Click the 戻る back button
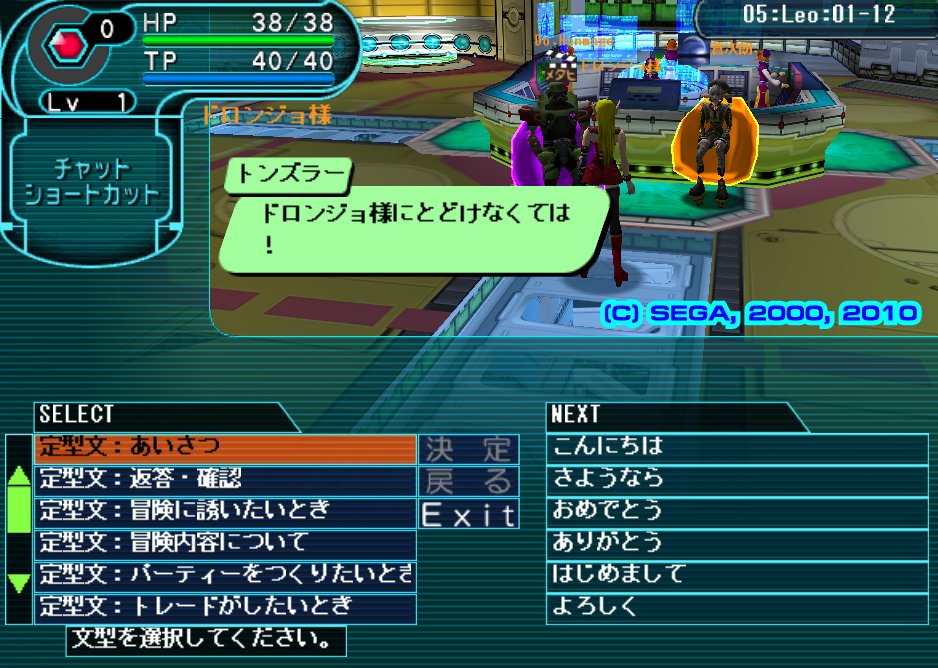 click(468, 481)
